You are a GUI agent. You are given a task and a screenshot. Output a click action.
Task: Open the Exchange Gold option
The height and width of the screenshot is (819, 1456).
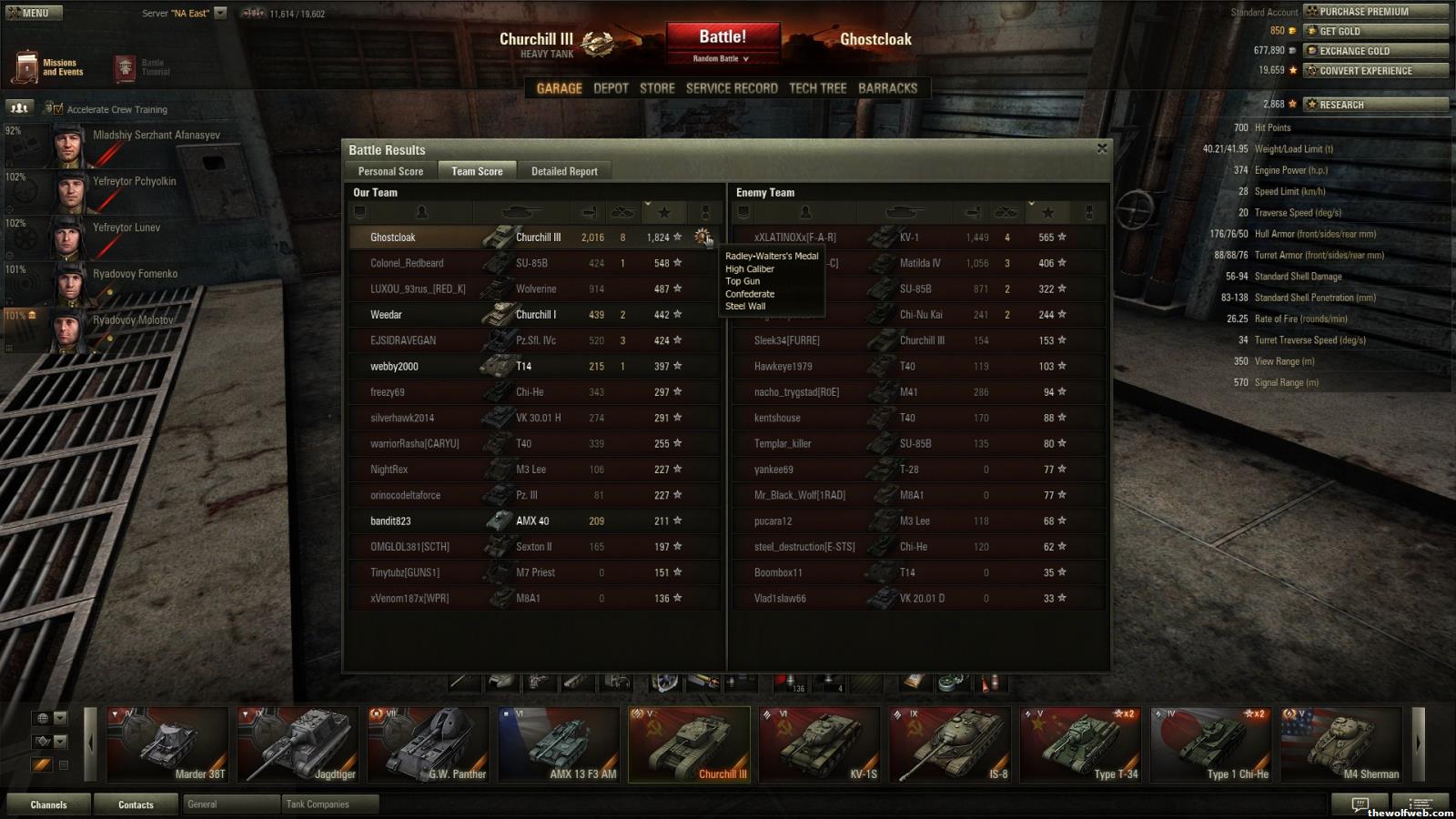coord(1374,51)
